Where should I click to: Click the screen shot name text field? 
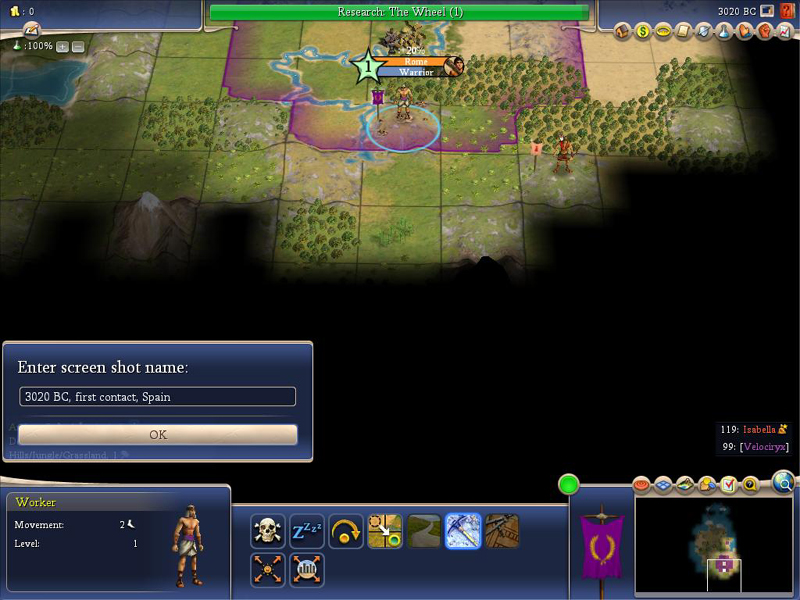158,397
